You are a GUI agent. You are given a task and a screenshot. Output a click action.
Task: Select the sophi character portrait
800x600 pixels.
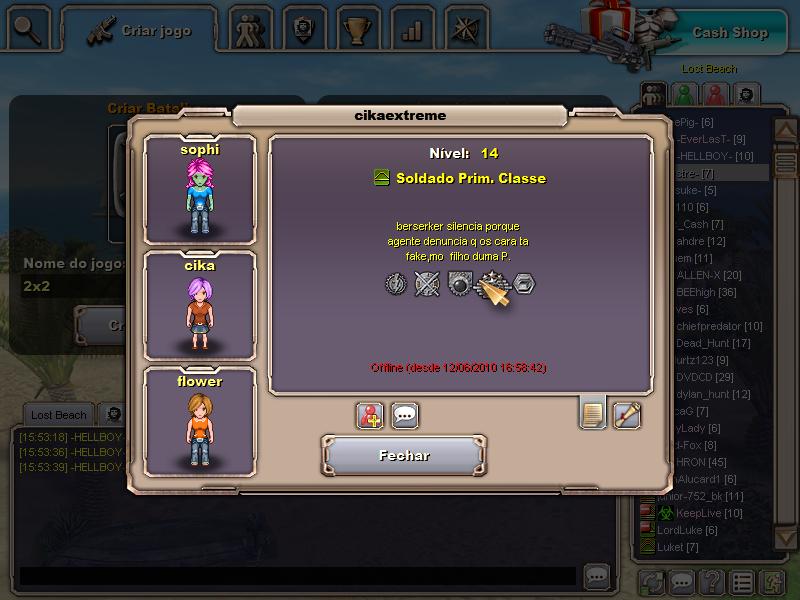200,190
